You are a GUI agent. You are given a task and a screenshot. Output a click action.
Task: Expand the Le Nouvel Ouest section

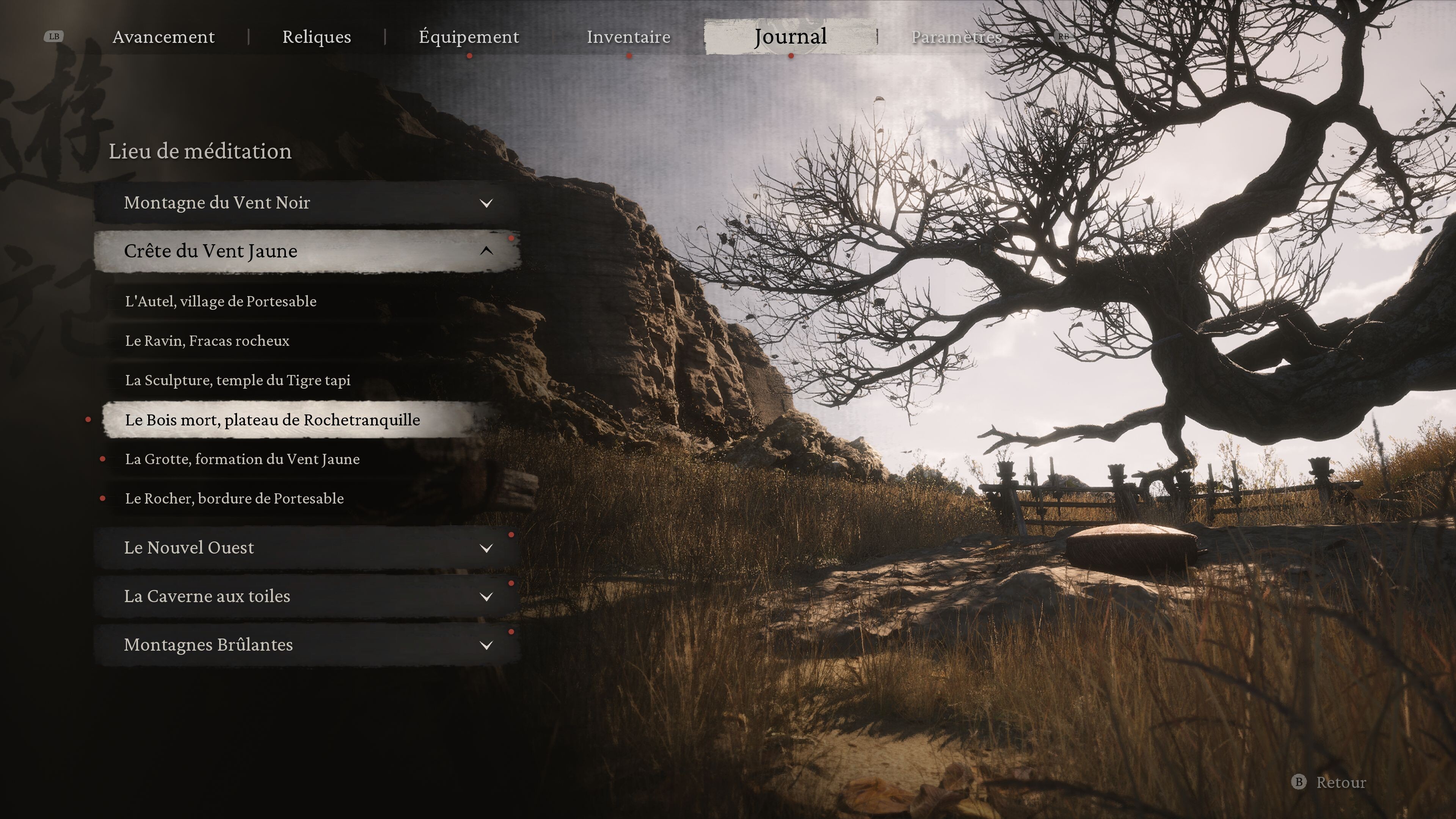click(x=306, y=548)
